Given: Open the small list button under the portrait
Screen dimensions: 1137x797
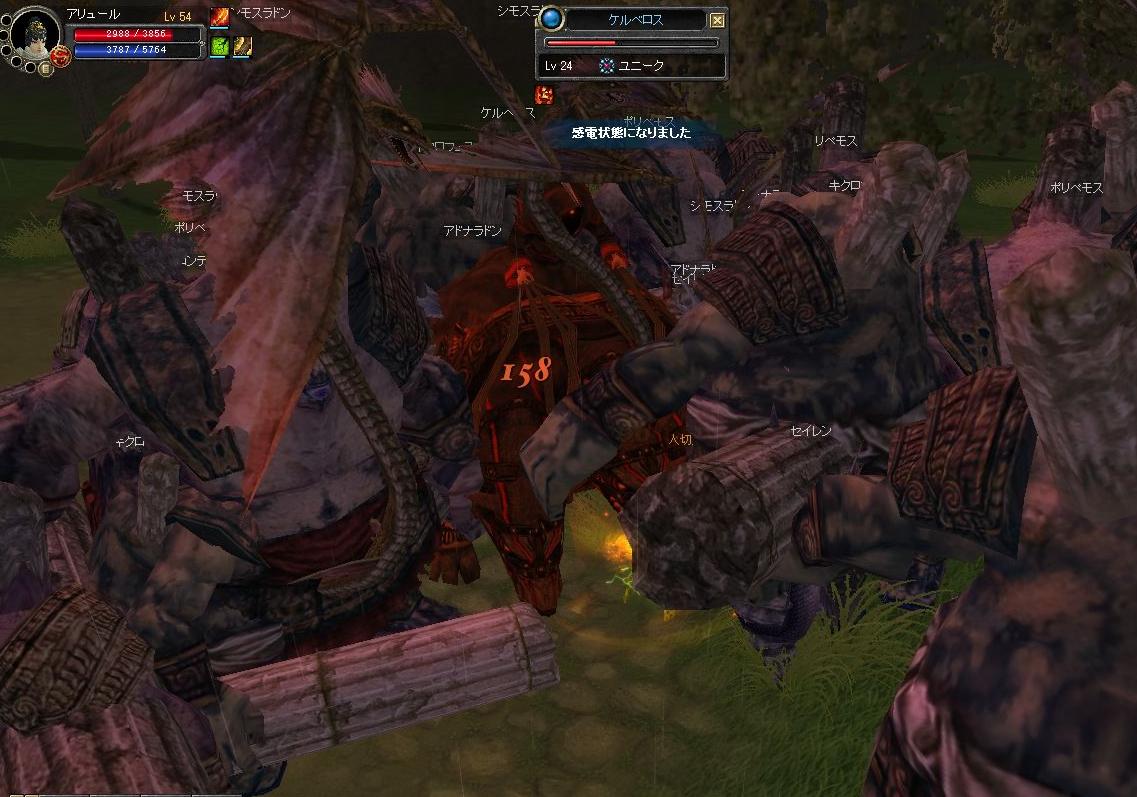Looking at the screenshot, I should [x=46, y=68].
